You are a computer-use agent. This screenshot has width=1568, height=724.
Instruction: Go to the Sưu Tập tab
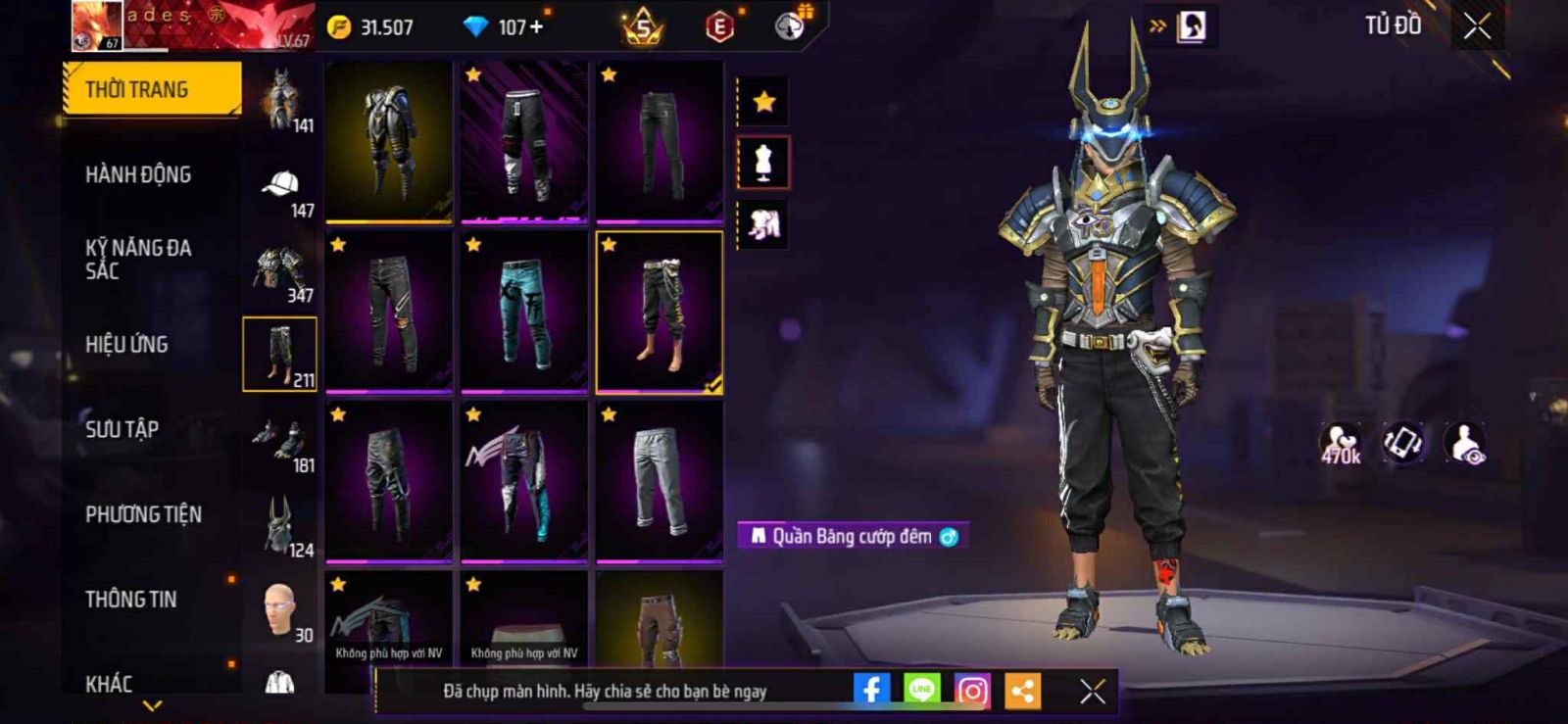(x=122, y=429)
